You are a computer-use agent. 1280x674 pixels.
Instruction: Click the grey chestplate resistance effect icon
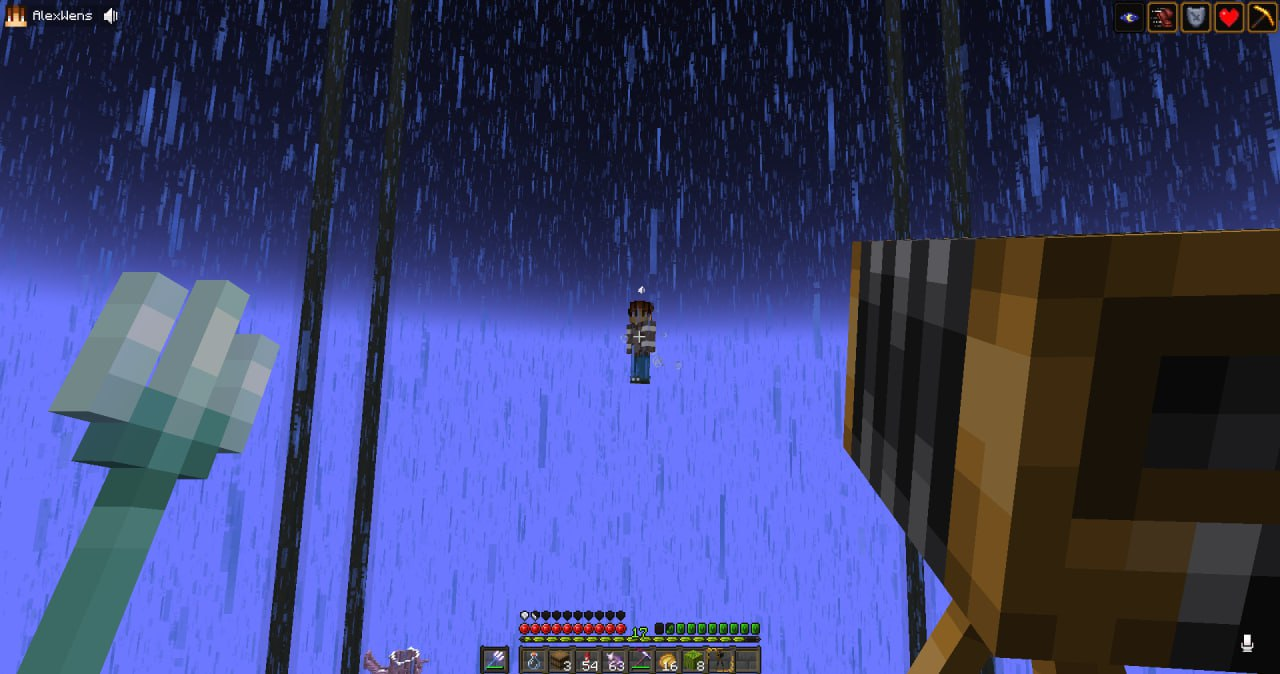point(1195,17)
